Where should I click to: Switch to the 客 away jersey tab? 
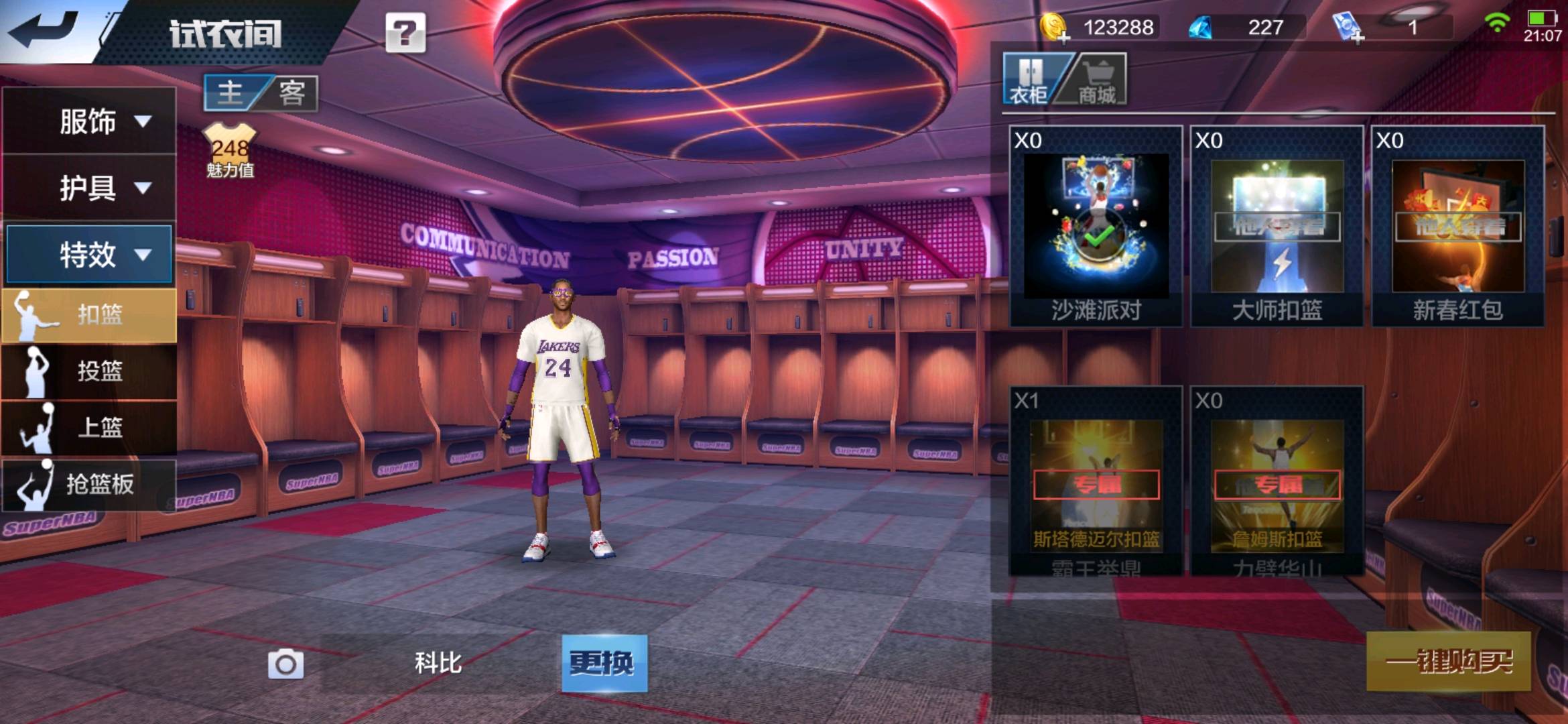(291, 93)
